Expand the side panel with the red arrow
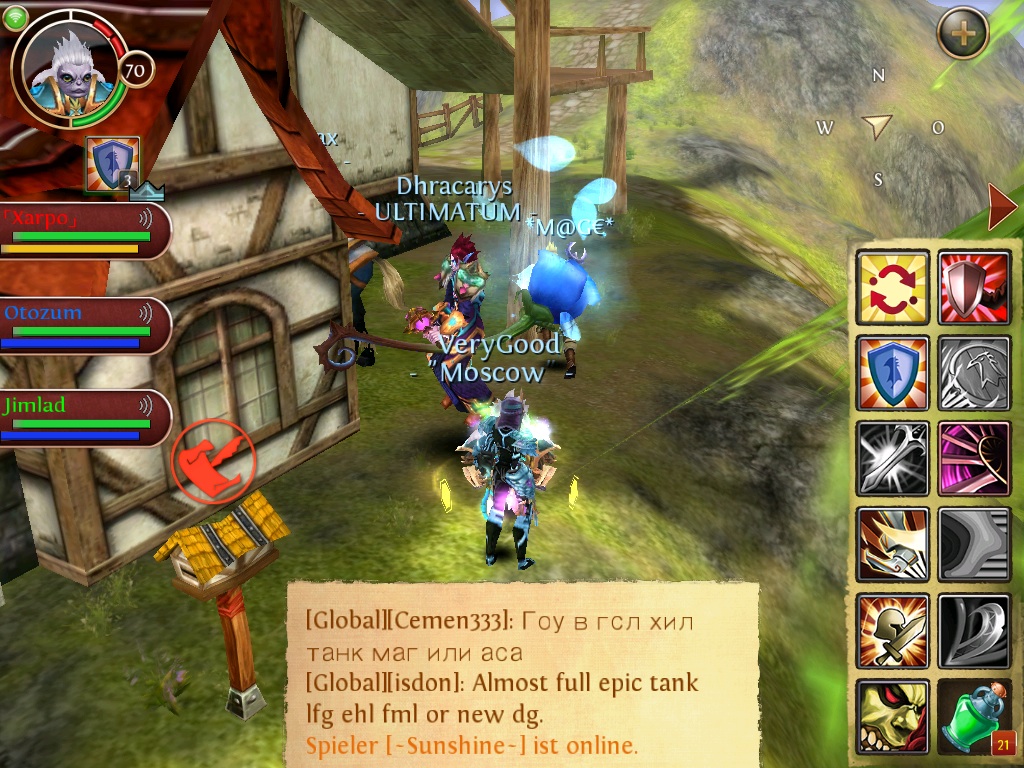The width and height of the screenshot is (1024, 768). click(1001, 207)
